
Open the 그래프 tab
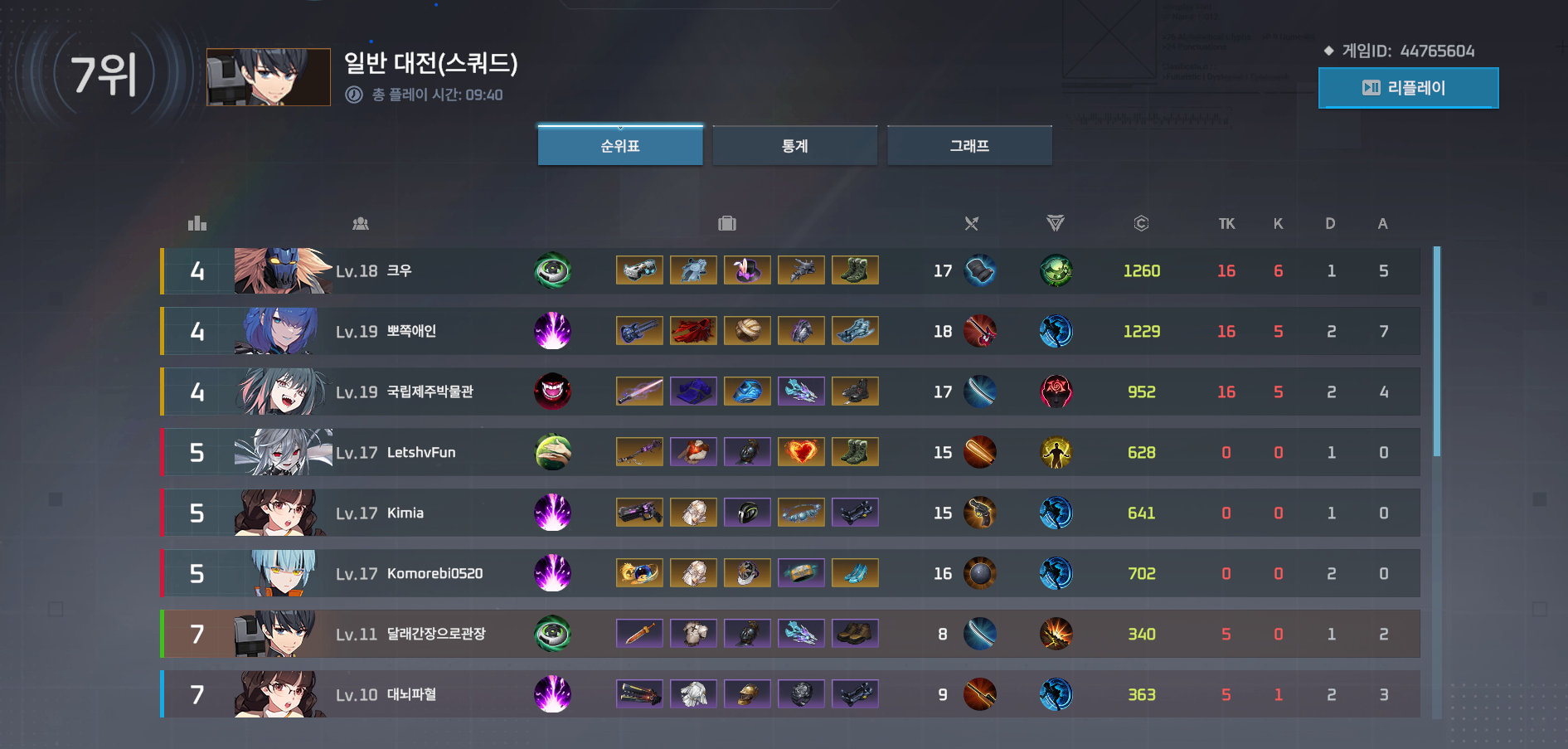(x=969, y=144)
